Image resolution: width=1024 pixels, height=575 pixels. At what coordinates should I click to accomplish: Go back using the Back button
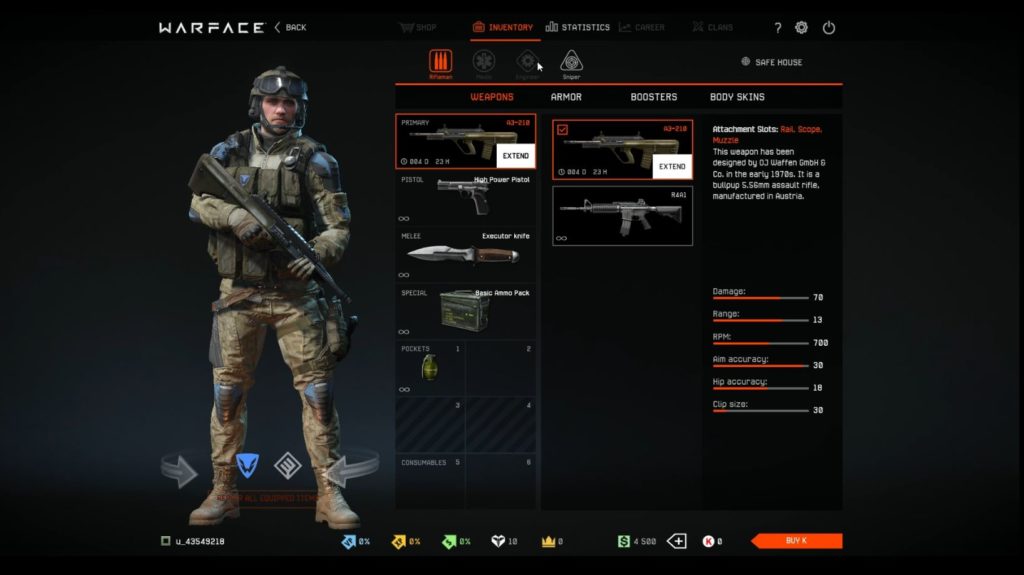pyautogui.click(x=291, y=27)
